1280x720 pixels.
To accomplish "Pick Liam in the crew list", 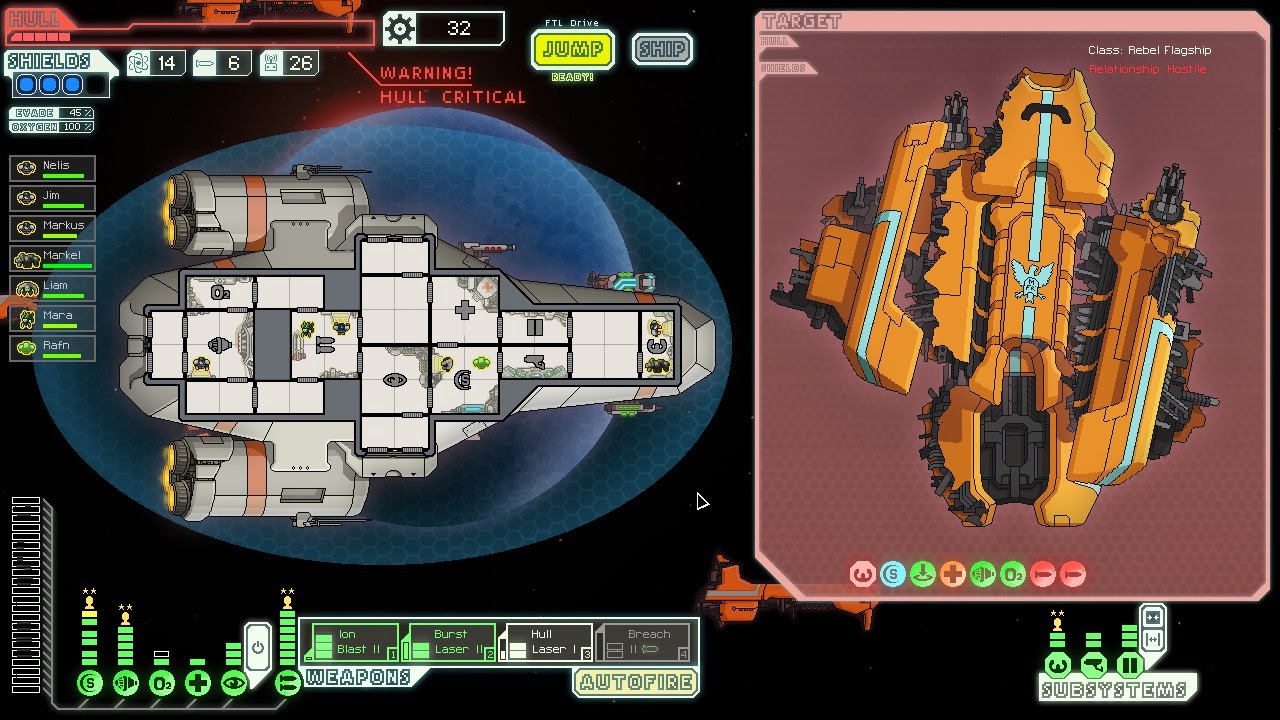I will (x=53, y=288).
